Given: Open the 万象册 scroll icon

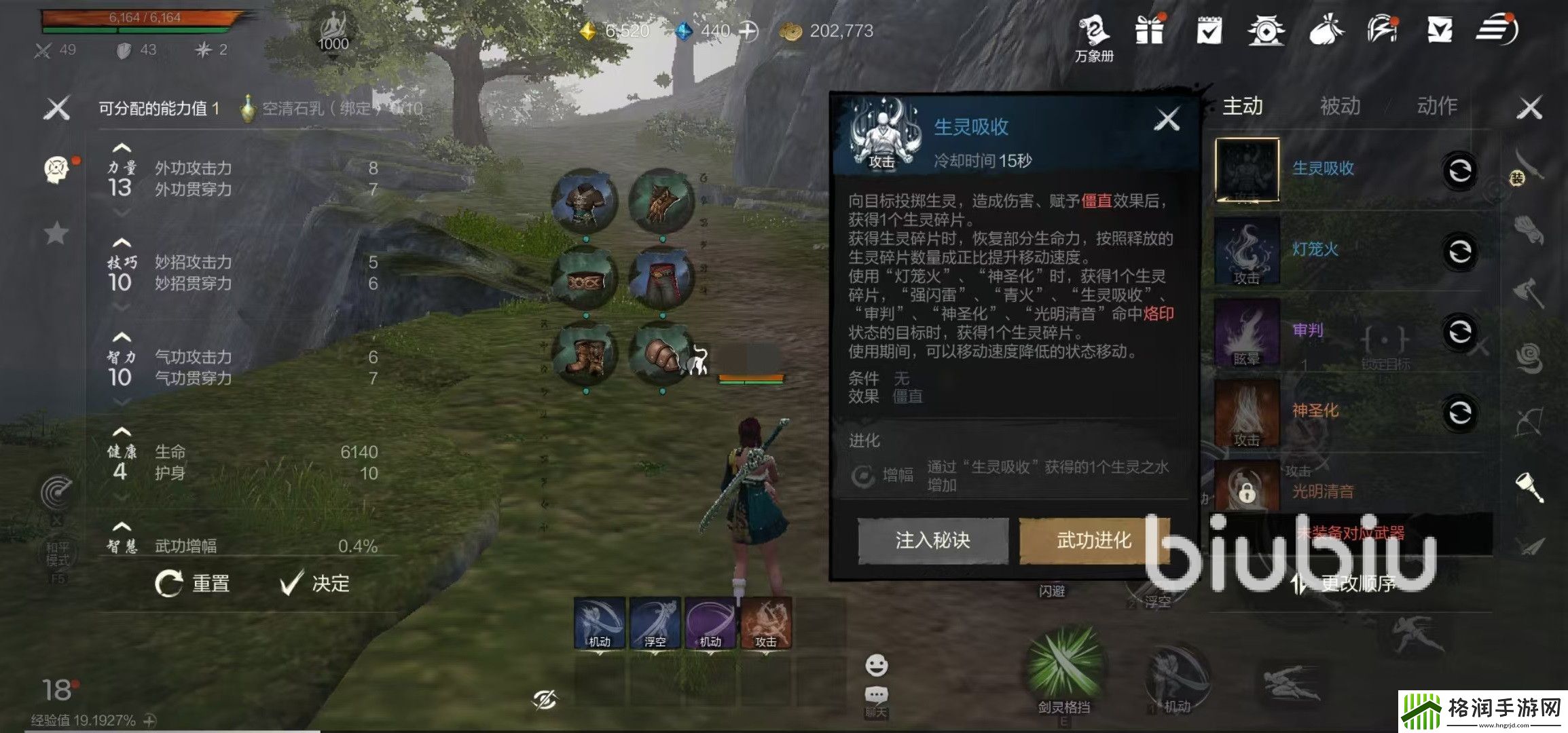Looking at the screenshot, I should point(1094,30).
